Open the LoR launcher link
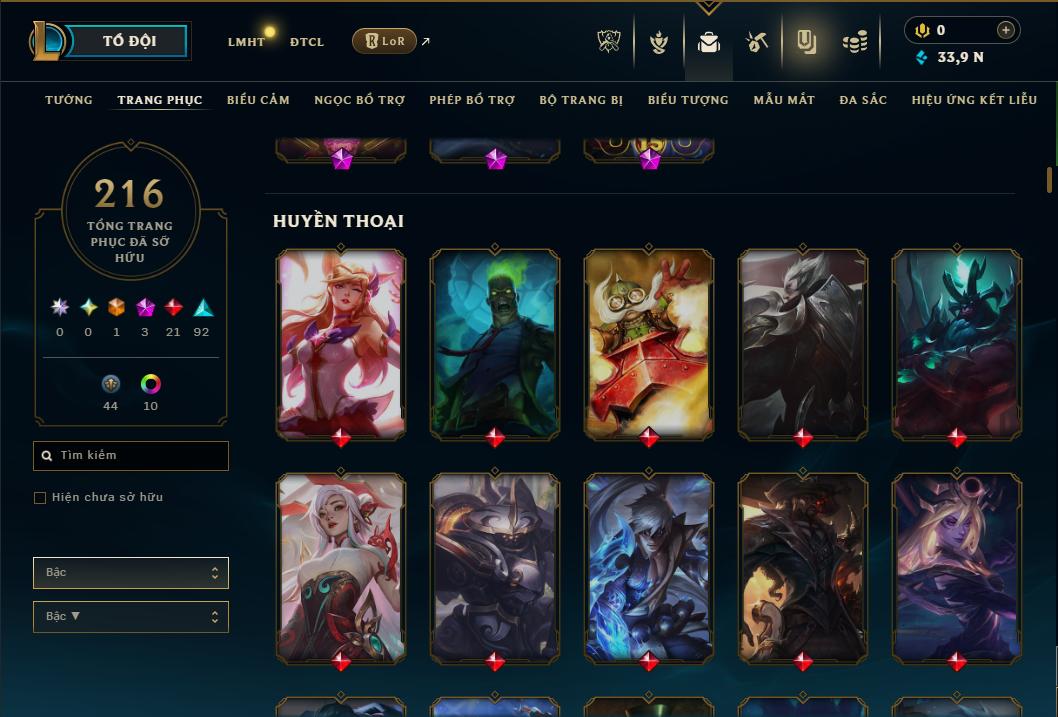 pyautogui.click(x=384, y=41)
